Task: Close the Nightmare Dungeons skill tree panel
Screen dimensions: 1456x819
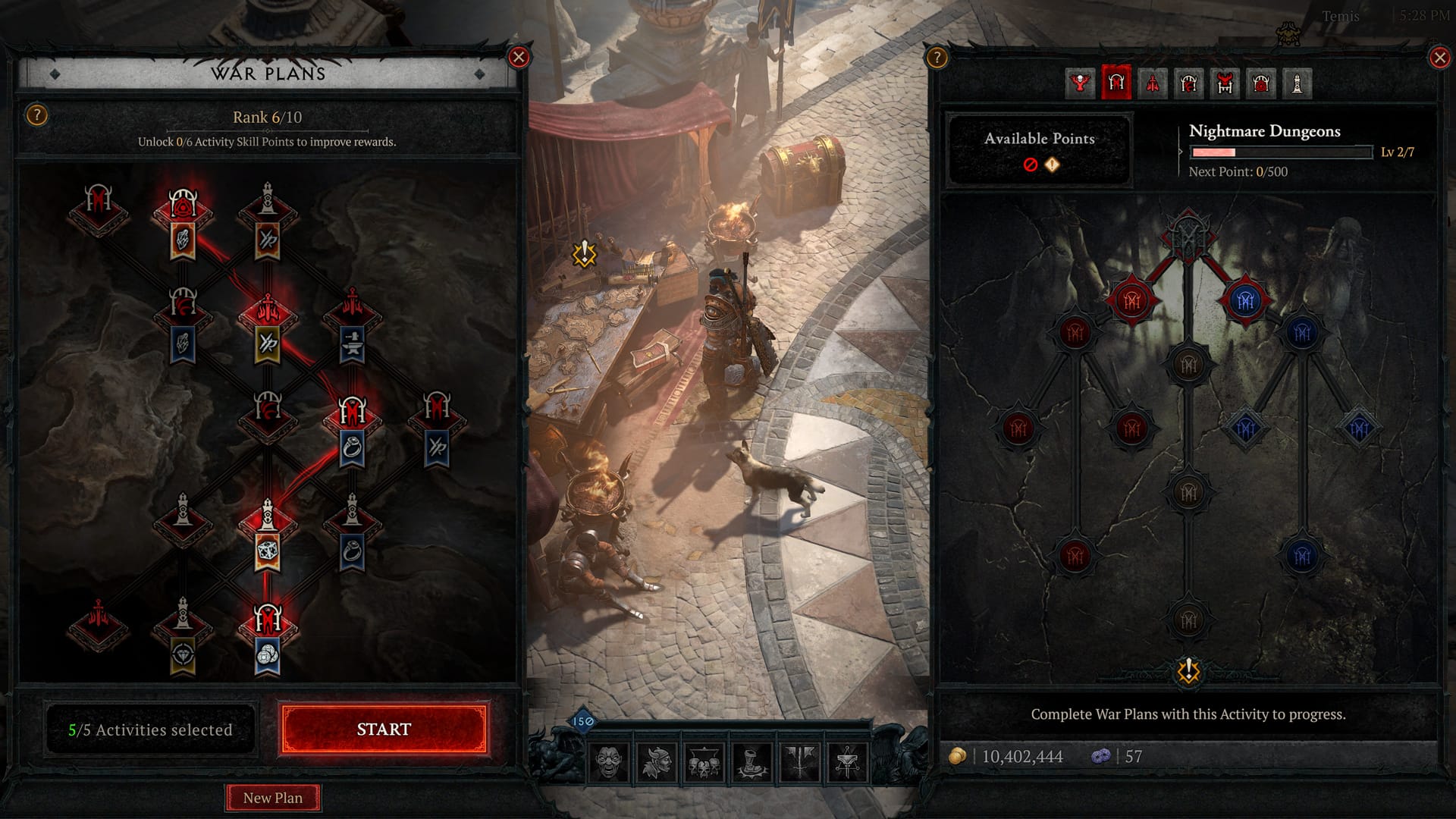Action: (1439, 58)
